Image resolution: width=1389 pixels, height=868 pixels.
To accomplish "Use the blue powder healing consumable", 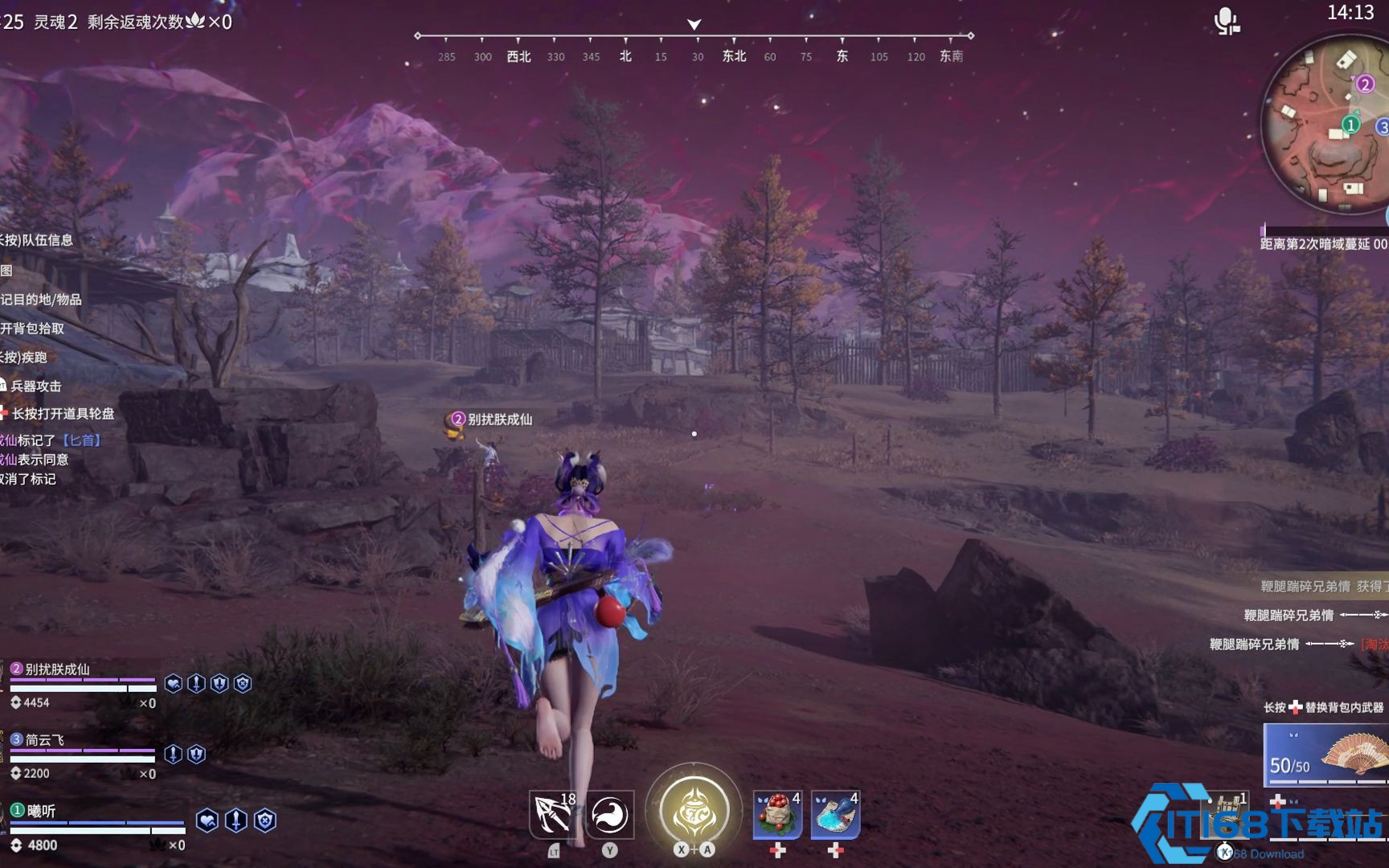I will point(838,814).
